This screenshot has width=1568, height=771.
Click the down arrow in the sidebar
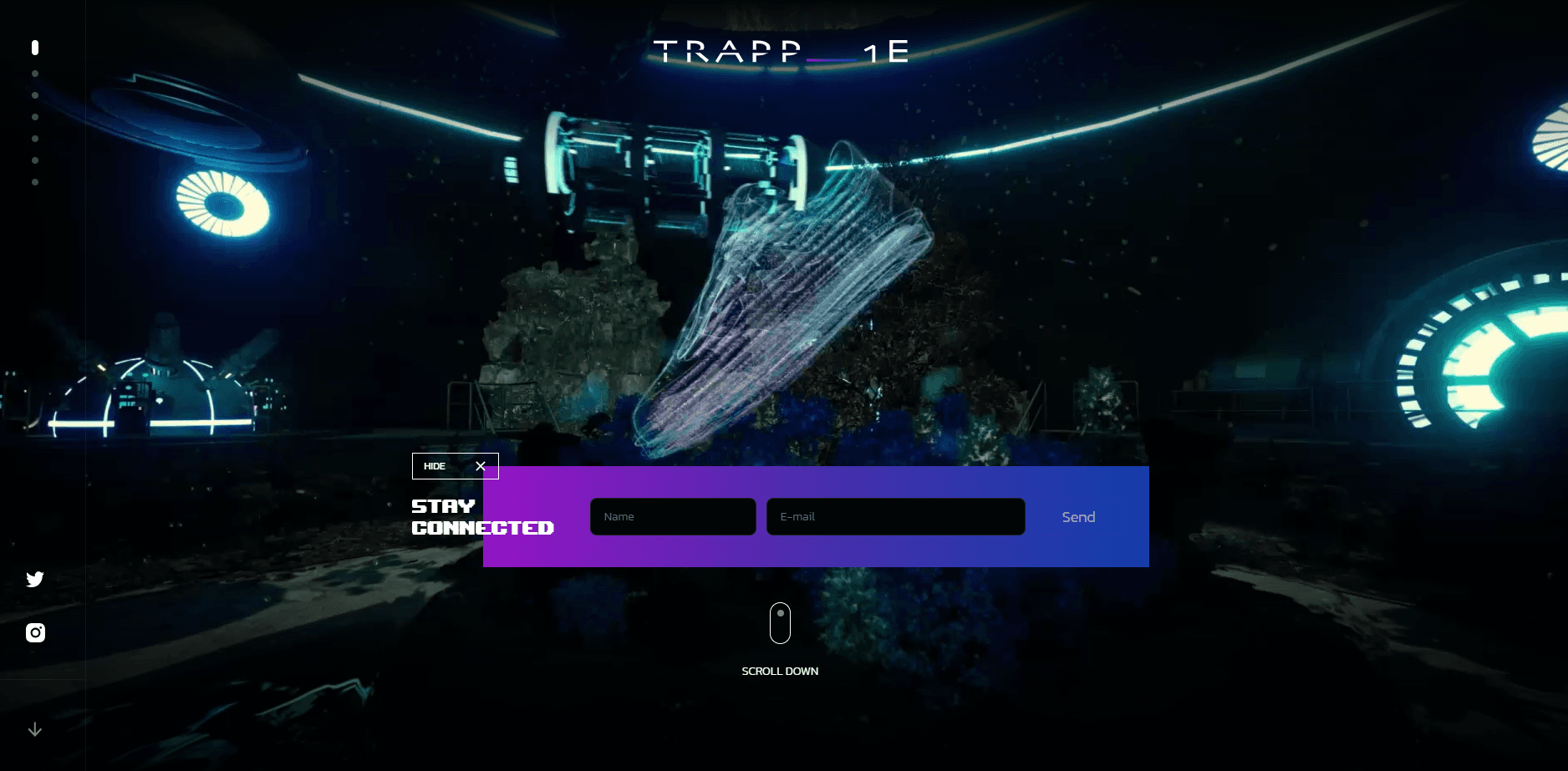[35, 729]
